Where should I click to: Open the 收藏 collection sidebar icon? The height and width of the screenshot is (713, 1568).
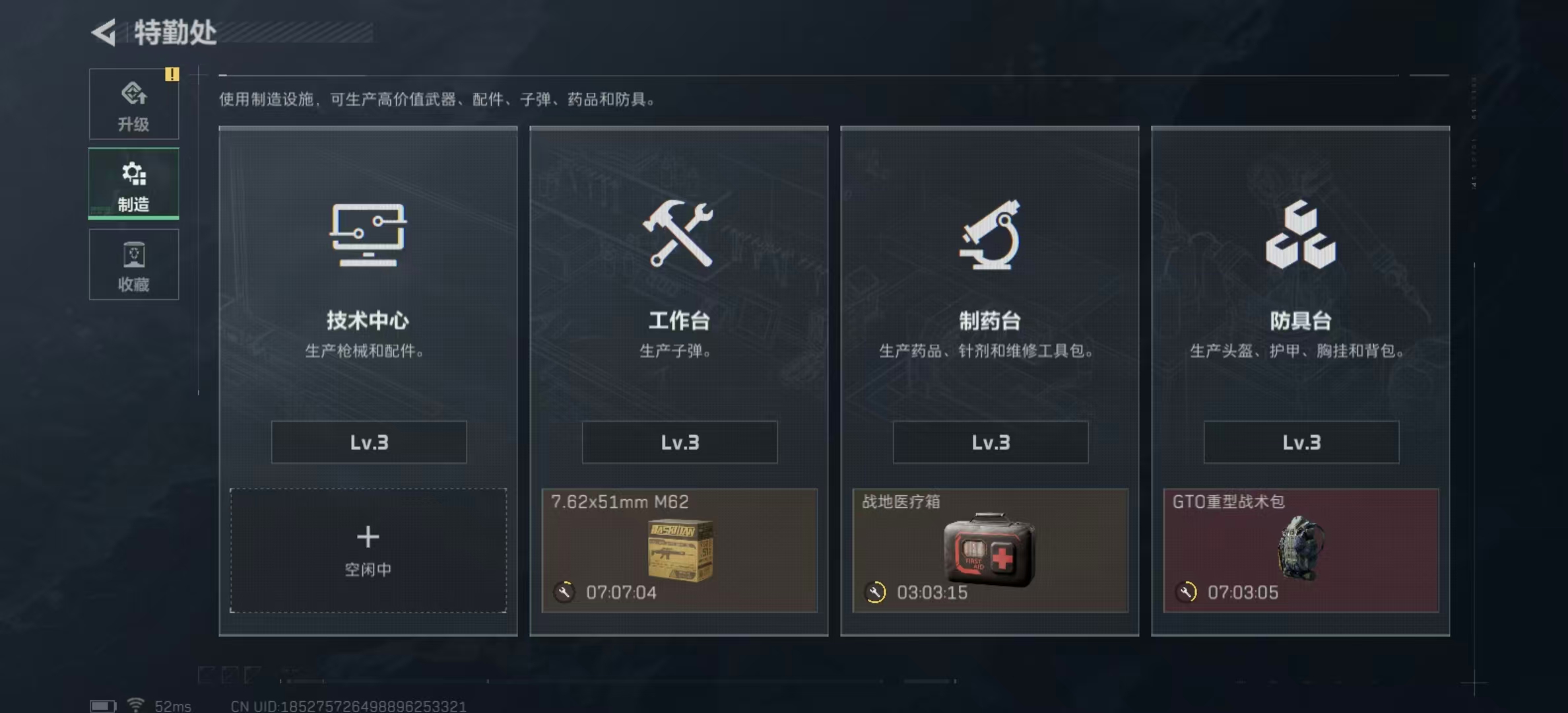pos(134,254)
